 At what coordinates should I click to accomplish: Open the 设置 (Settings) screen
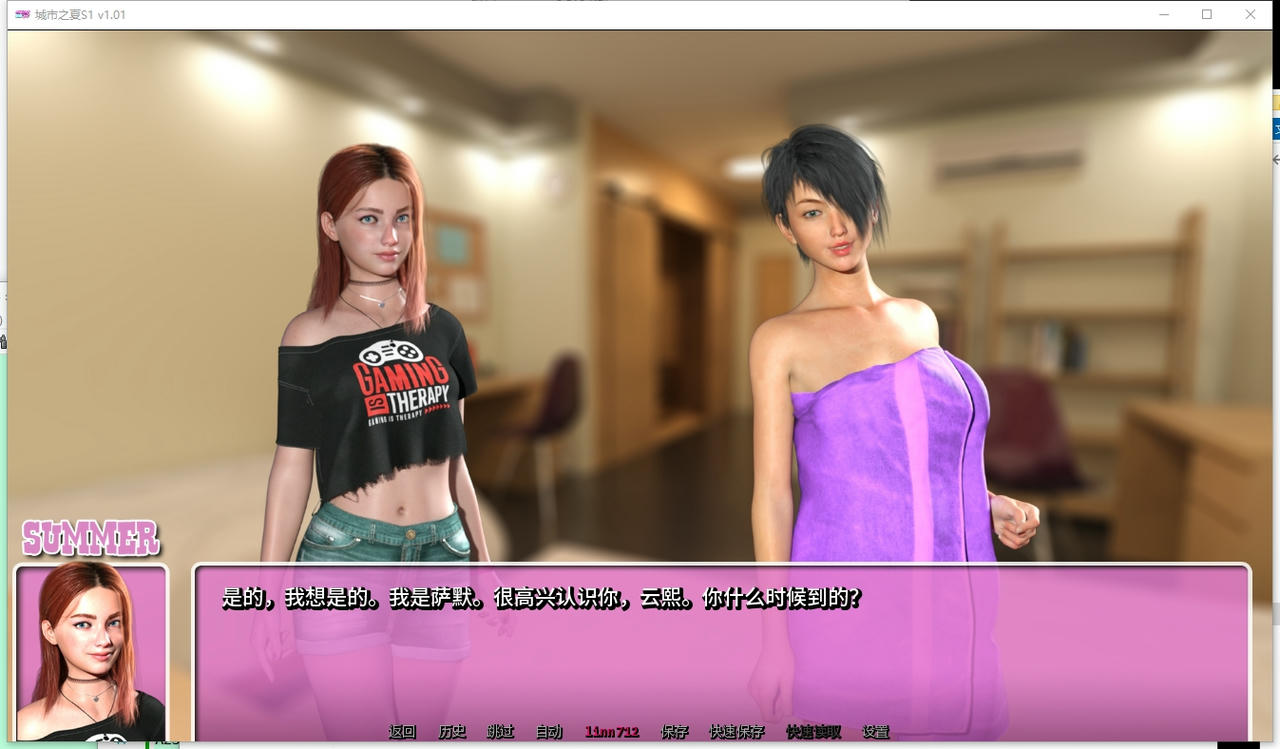click(x=877, y=731)
